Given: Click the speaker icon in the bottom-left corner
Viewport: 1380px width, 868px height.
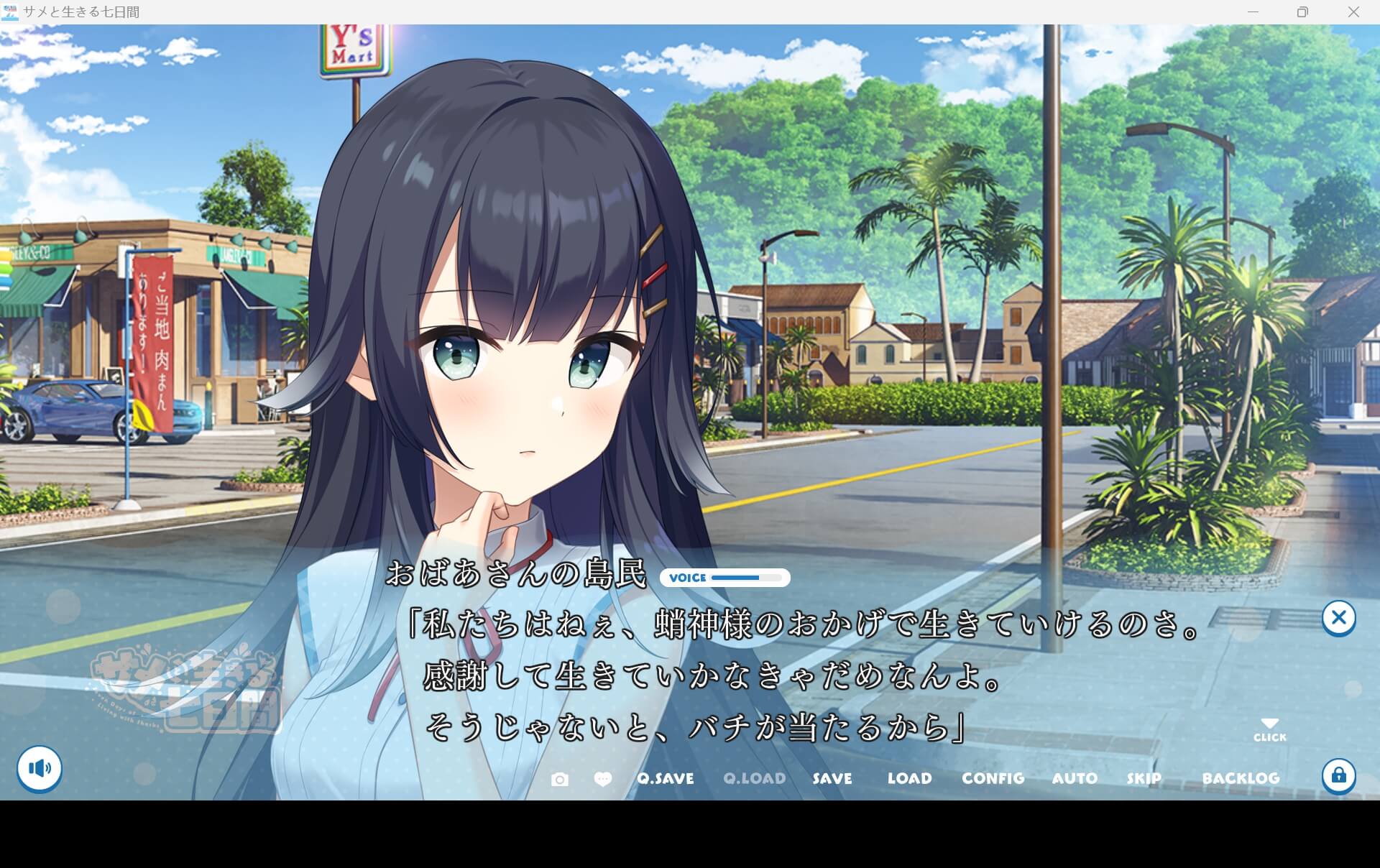Looking at the screenshot, I should coord(41,768).
